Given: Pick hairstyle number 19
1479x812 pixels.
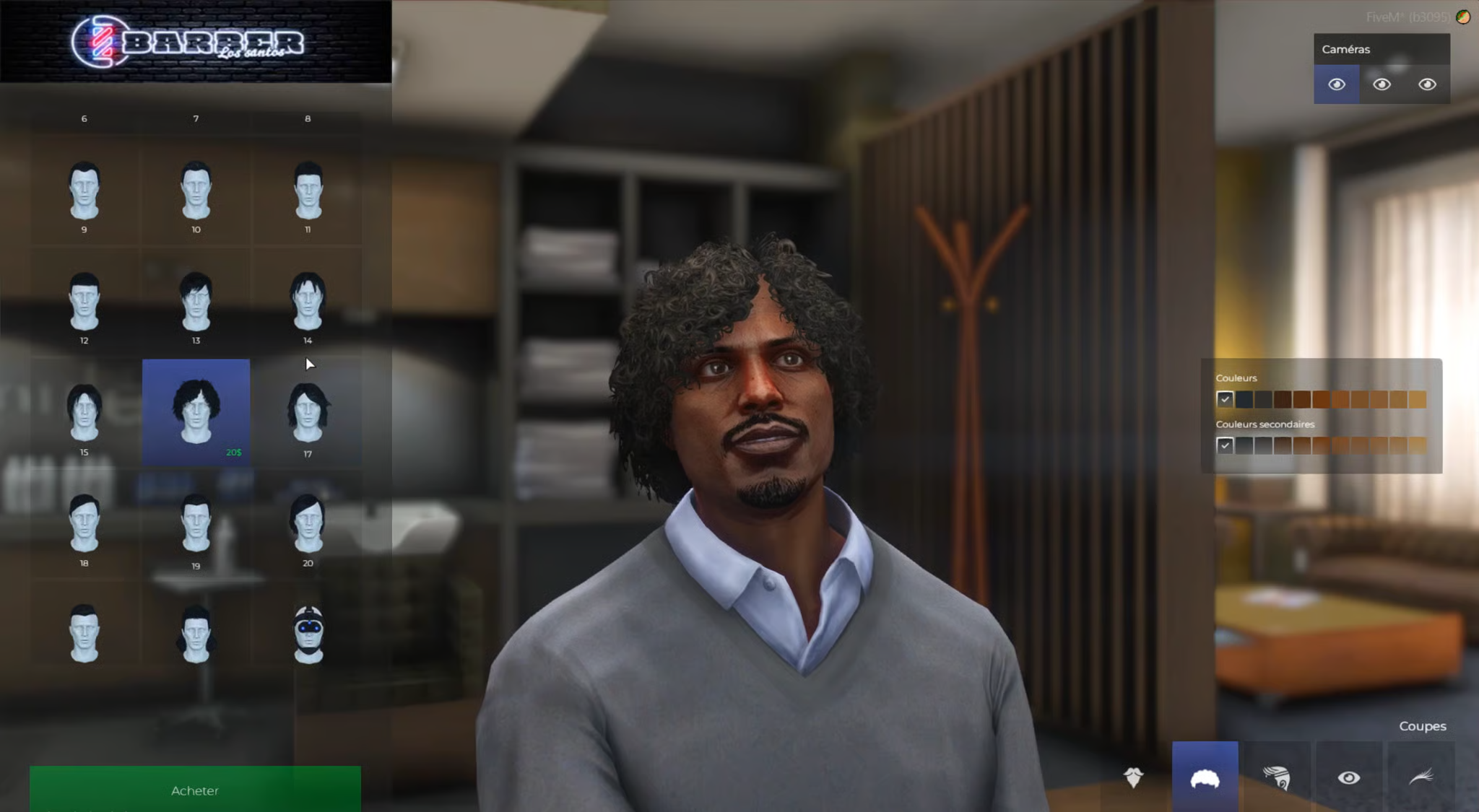Looking at the screenshot, I should point(196,524).
